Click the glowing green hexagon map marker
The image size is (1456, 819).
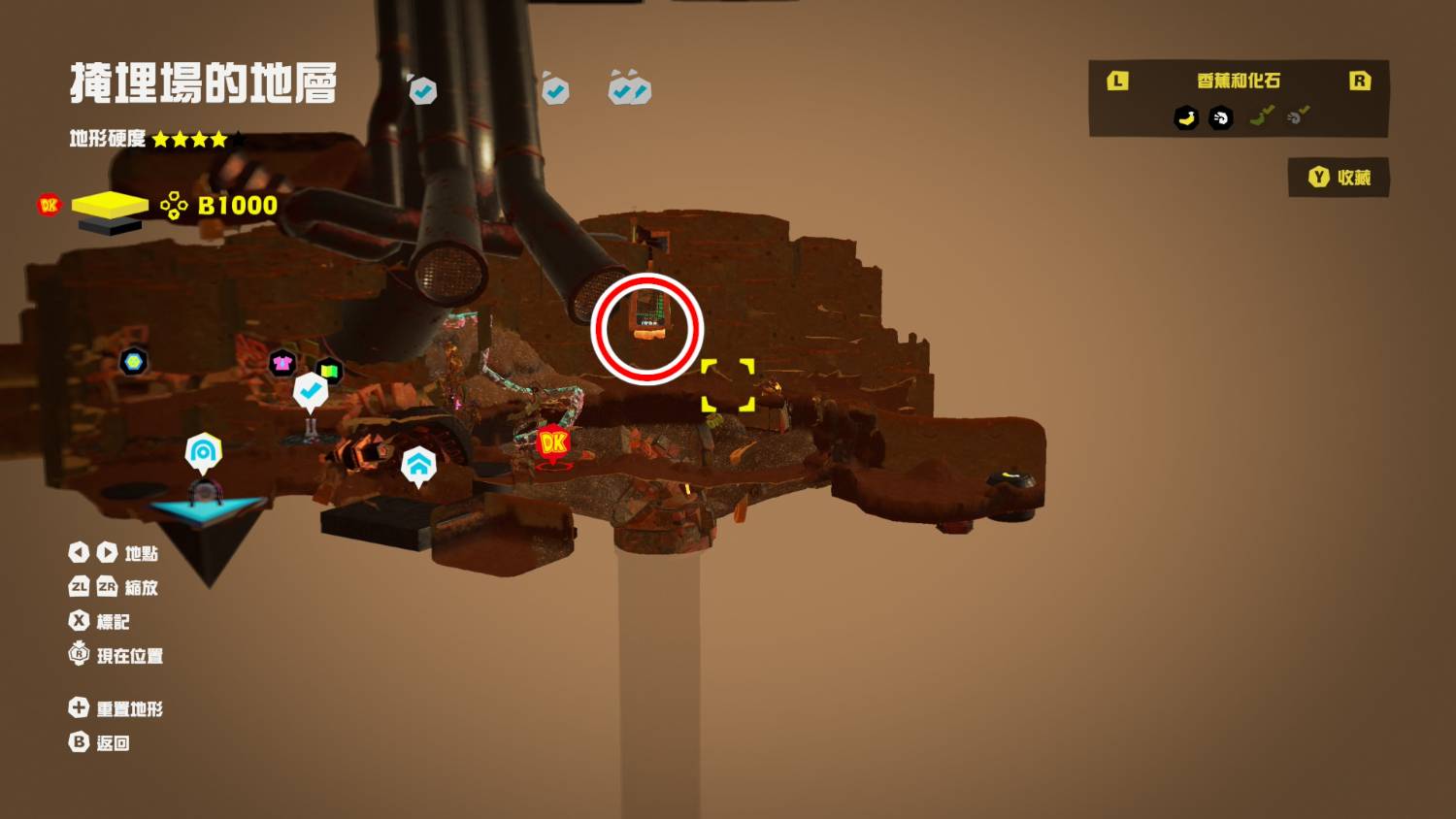tap(133, 362)
